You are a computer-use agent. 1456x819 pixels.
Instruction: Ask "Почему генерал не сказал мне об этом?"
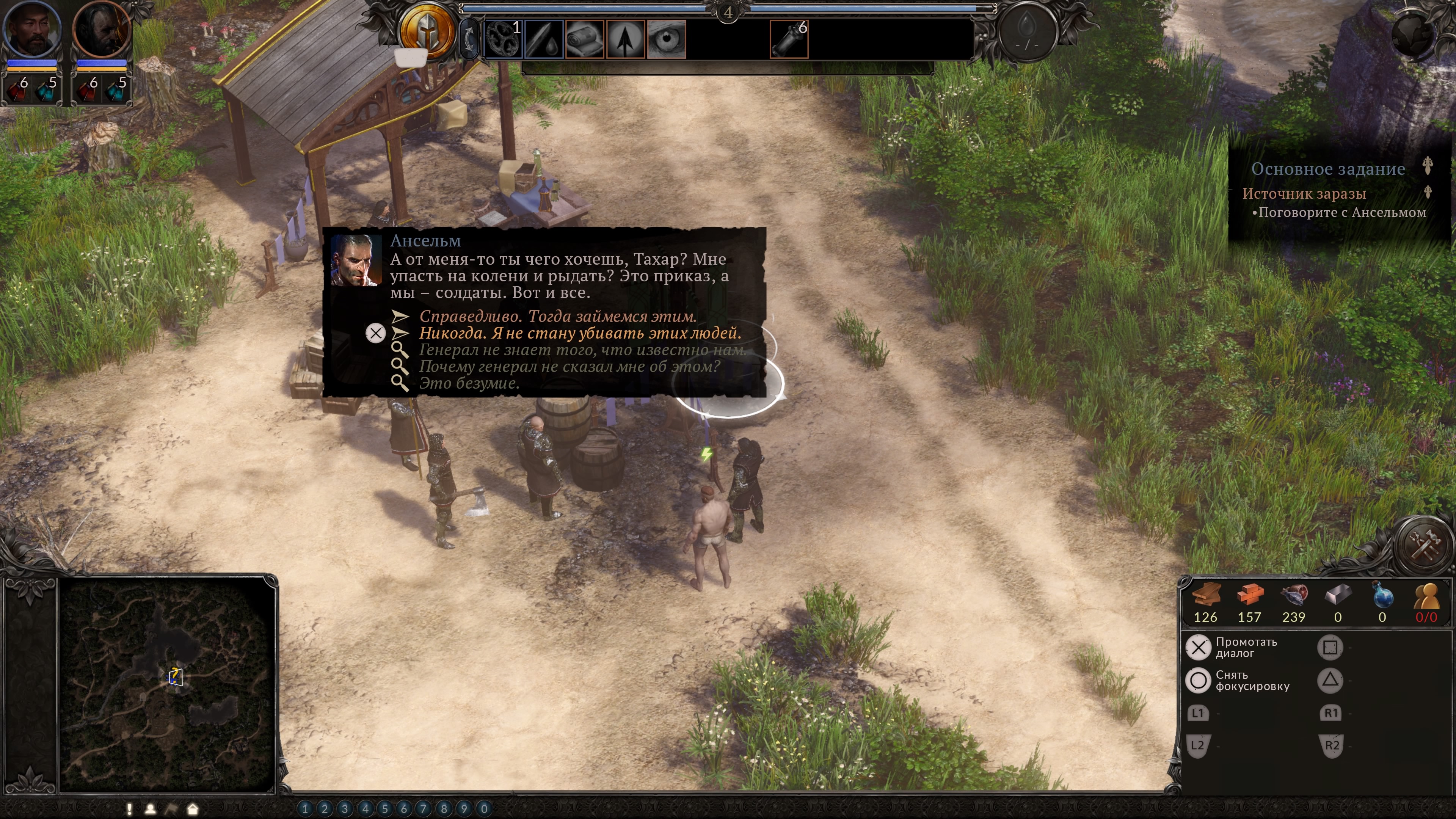point(569,367)
